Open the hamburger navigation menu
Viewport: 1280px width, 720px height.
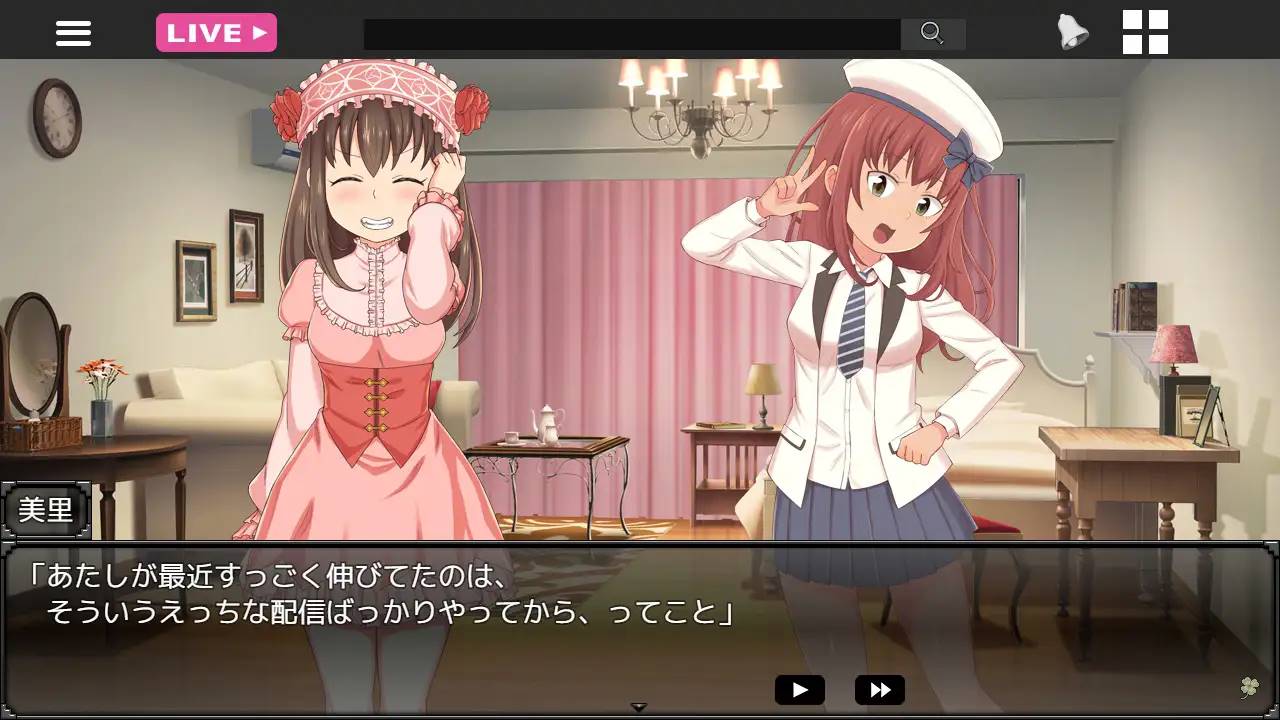(73, 32)
